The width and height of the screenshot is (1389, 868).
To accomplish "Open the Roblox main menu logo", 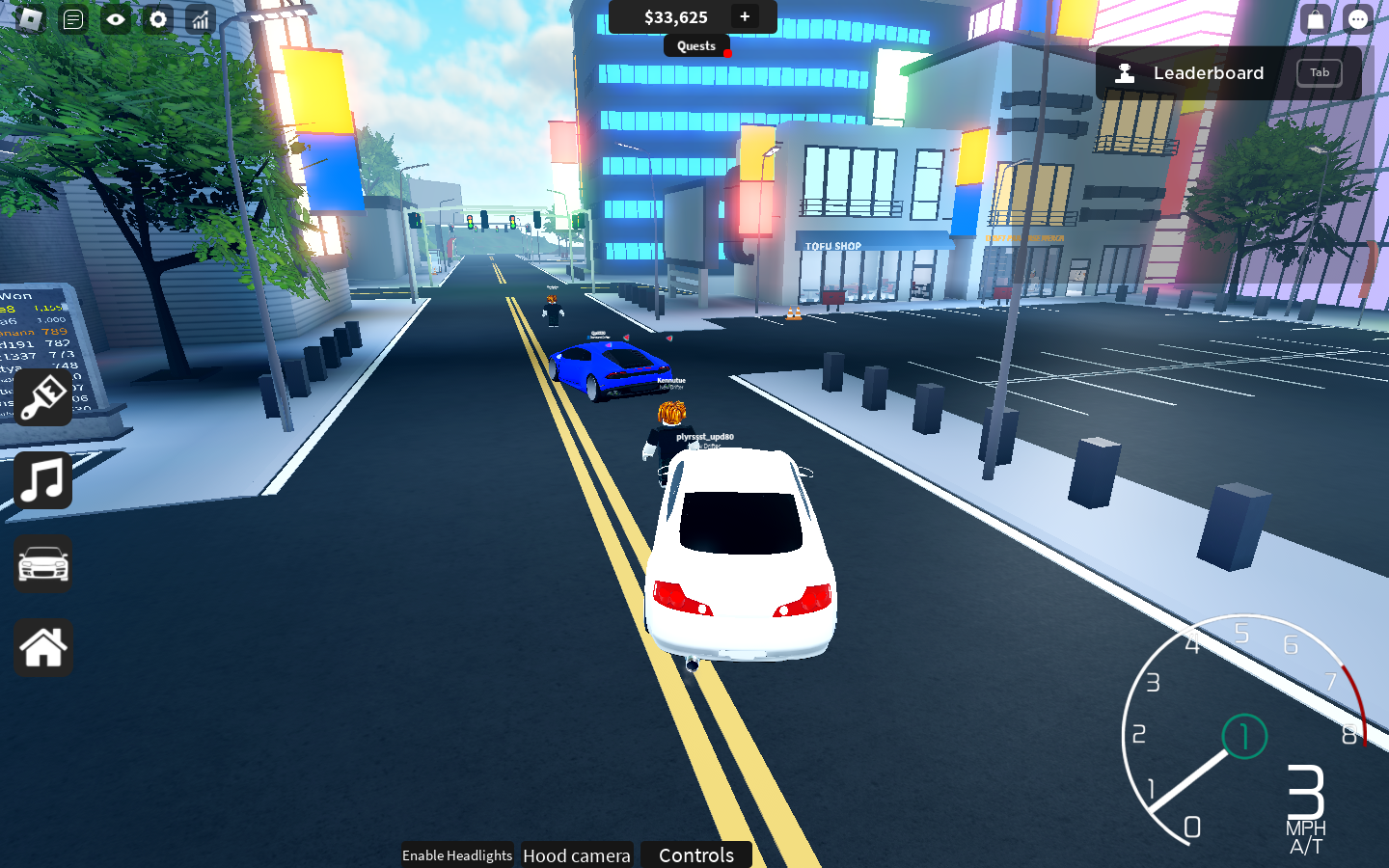I will click(30, 19).
